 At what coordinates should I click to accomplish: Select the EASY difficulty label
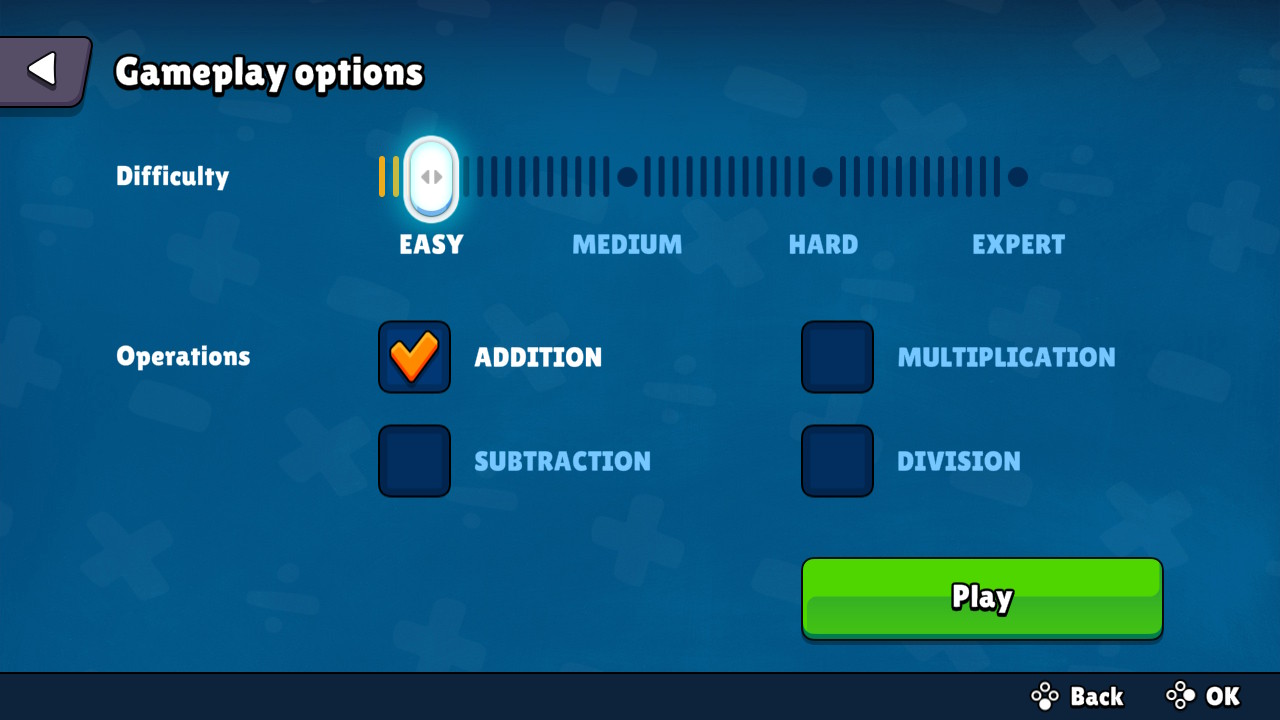430,244
